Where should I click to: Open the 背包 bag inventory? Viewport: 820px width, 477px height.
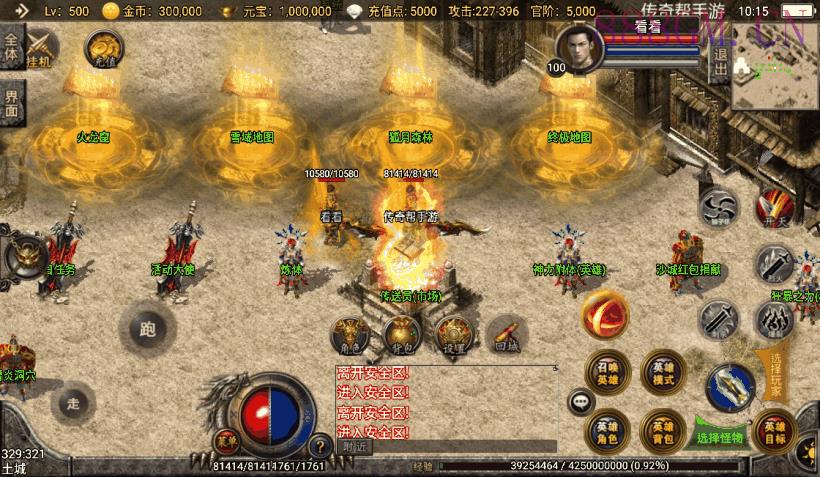400,334
